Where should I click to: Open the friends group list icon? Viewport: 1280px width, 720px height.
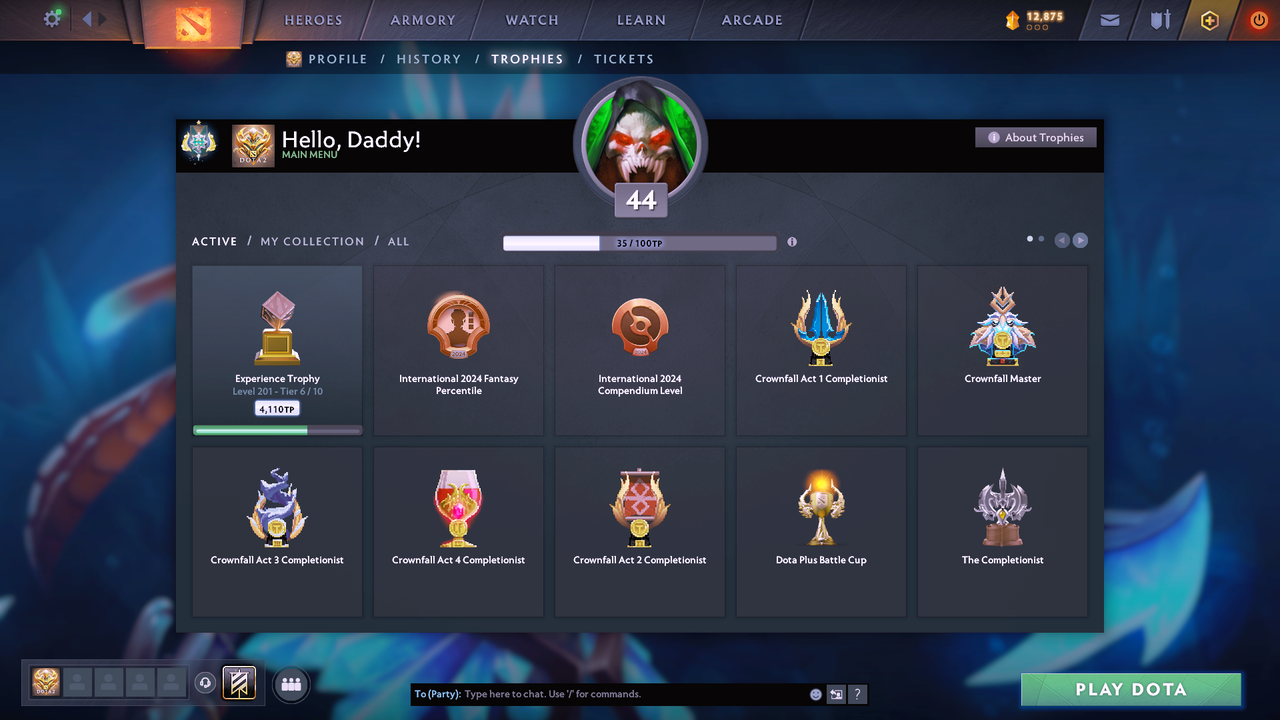coord(290,684)
